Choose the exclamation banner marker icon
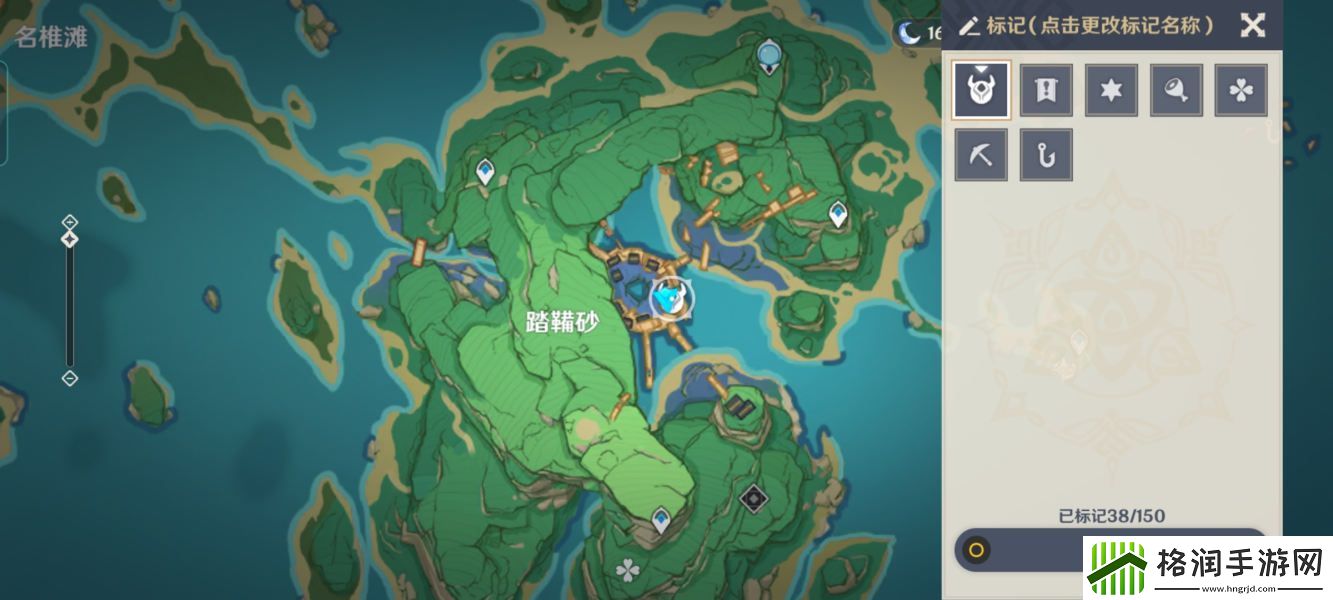This screenshot has width=1333, height=600. point(1046,90)
